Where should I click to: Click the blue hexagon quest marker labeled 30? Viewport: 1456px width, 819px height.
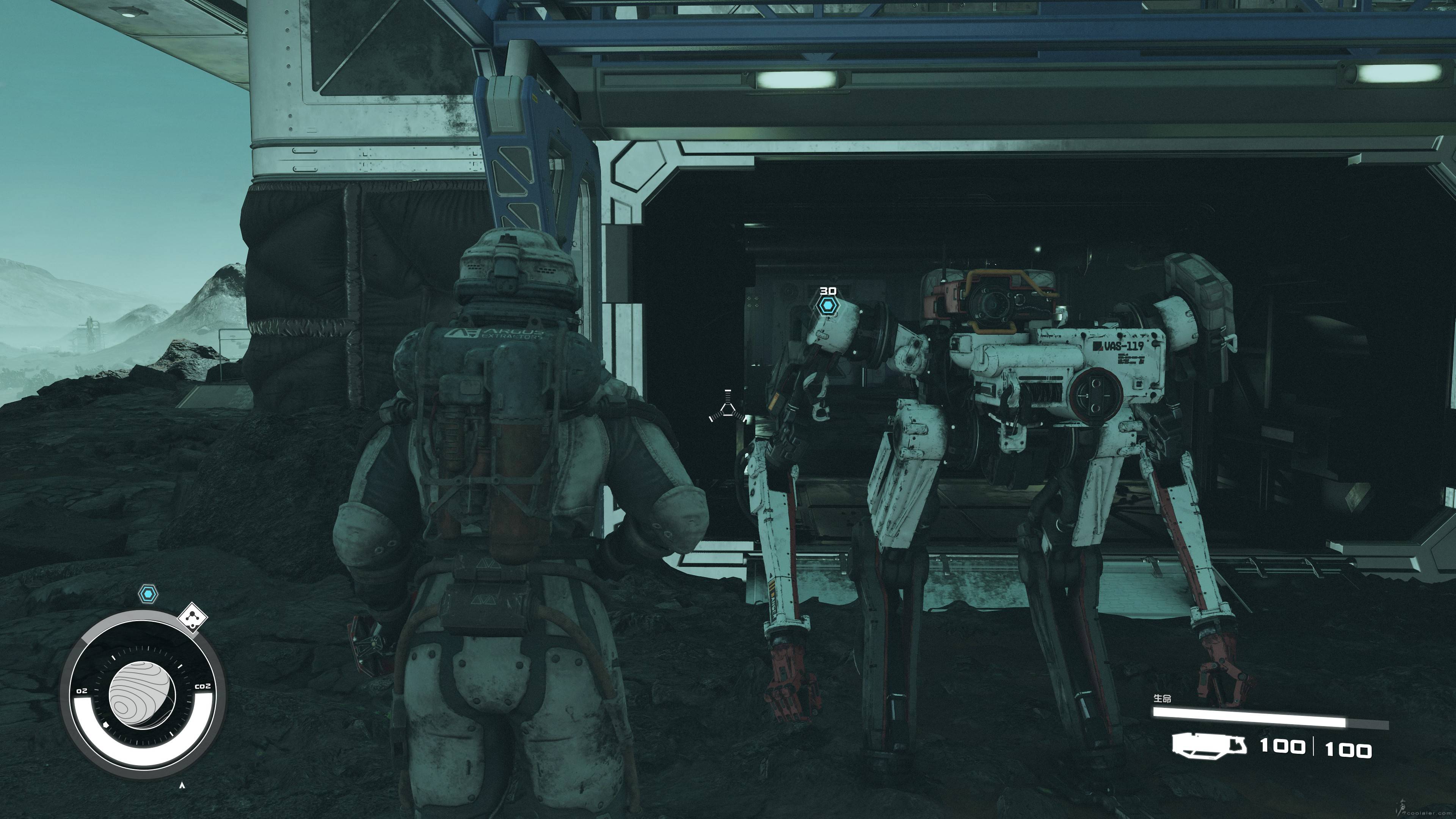(828, 306)
